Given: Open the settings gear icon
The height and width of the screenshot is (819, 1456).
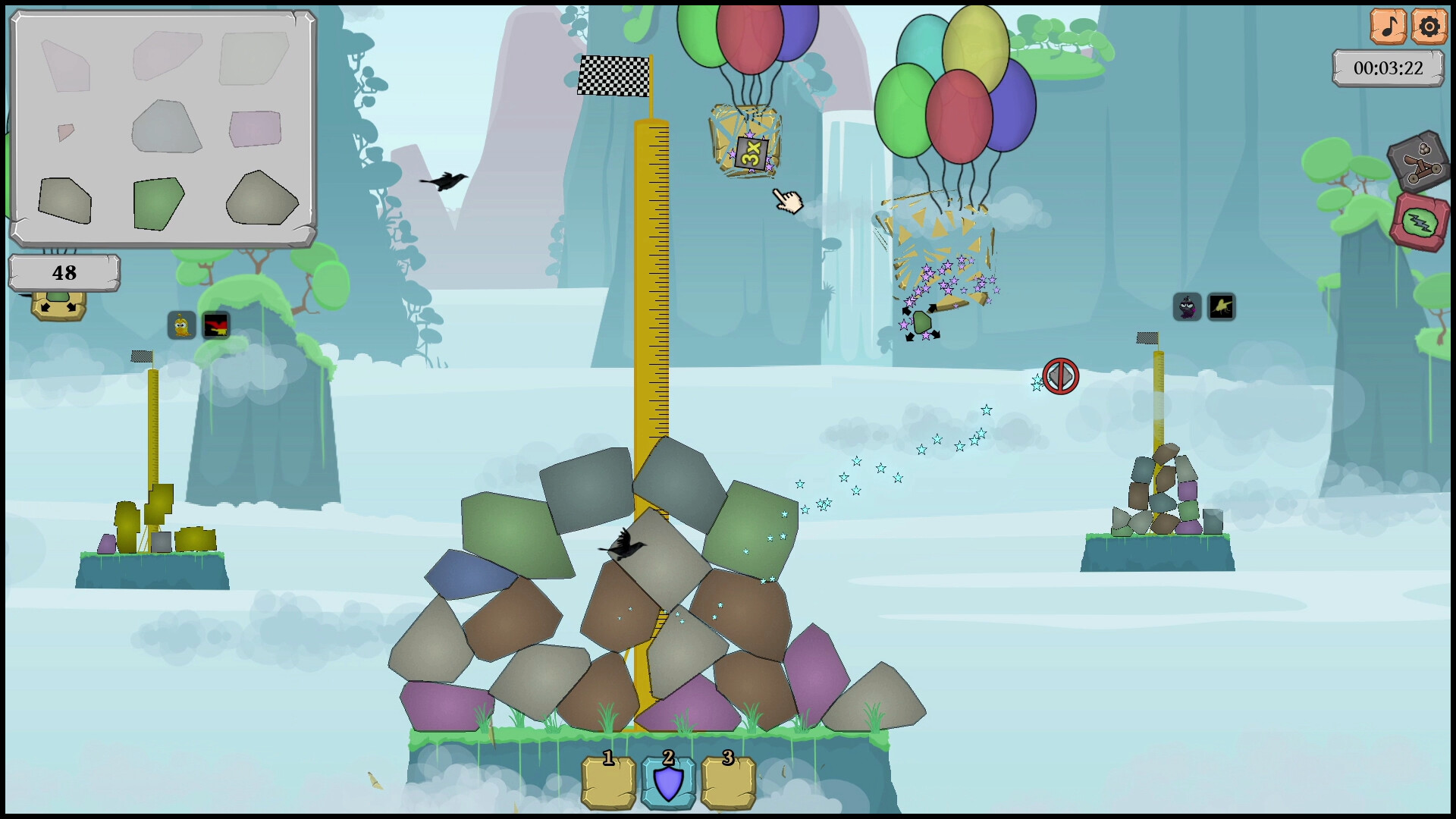Looking at the screenshot, I should [1429, 27].
